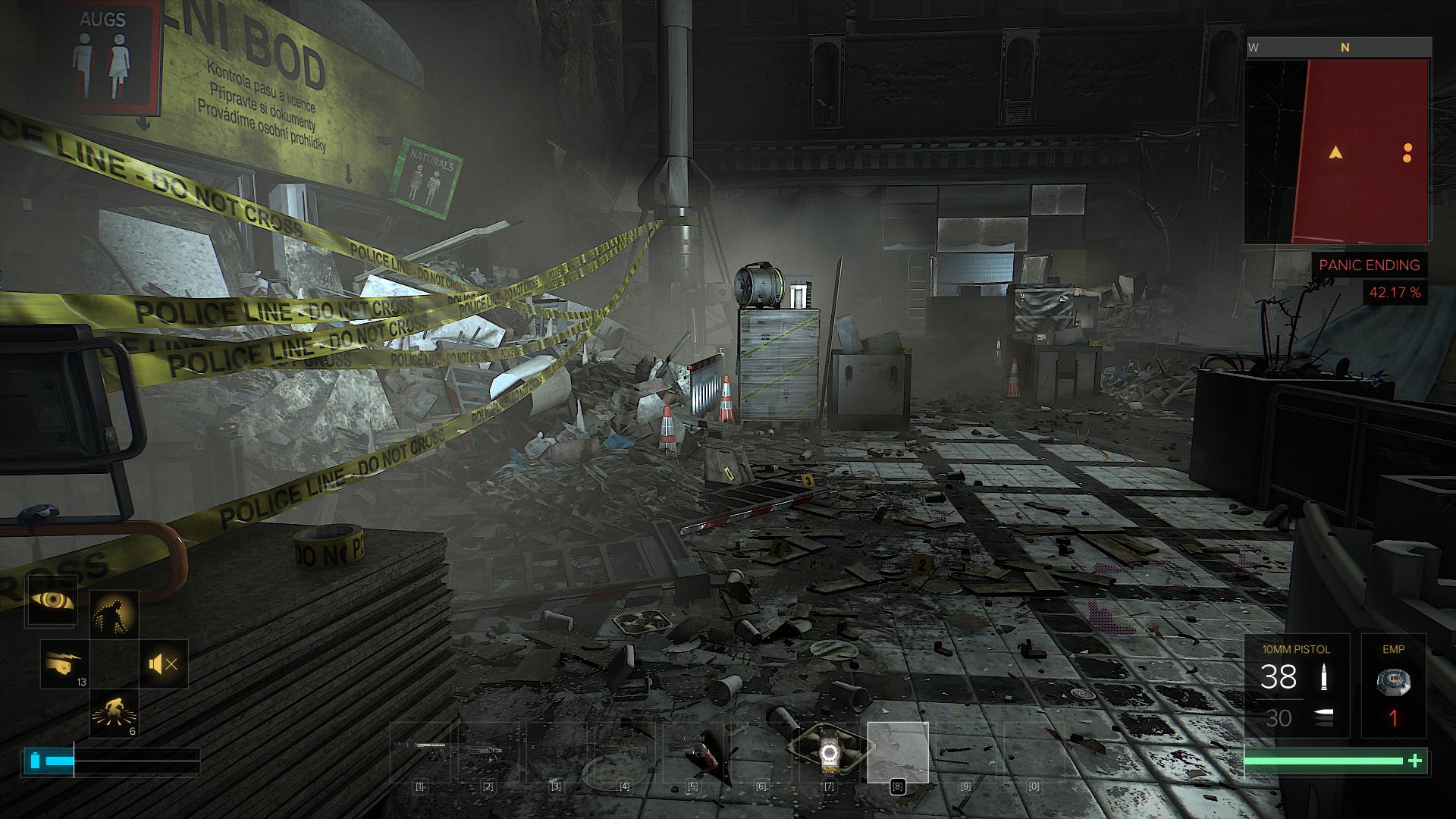Equip the long gun in hotbar slot 4
Viewport: 1456px width, 819px height.
(624, 752)
